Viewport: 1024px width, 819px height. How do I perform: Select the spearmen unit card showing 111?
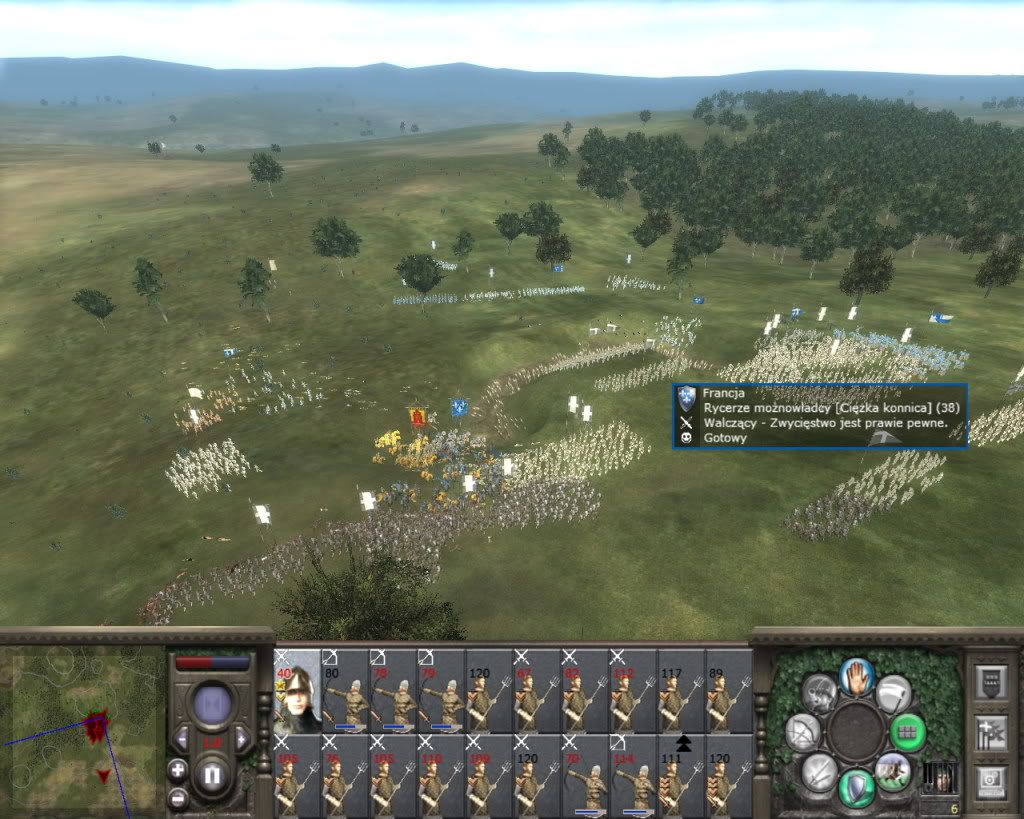[681, 776]
